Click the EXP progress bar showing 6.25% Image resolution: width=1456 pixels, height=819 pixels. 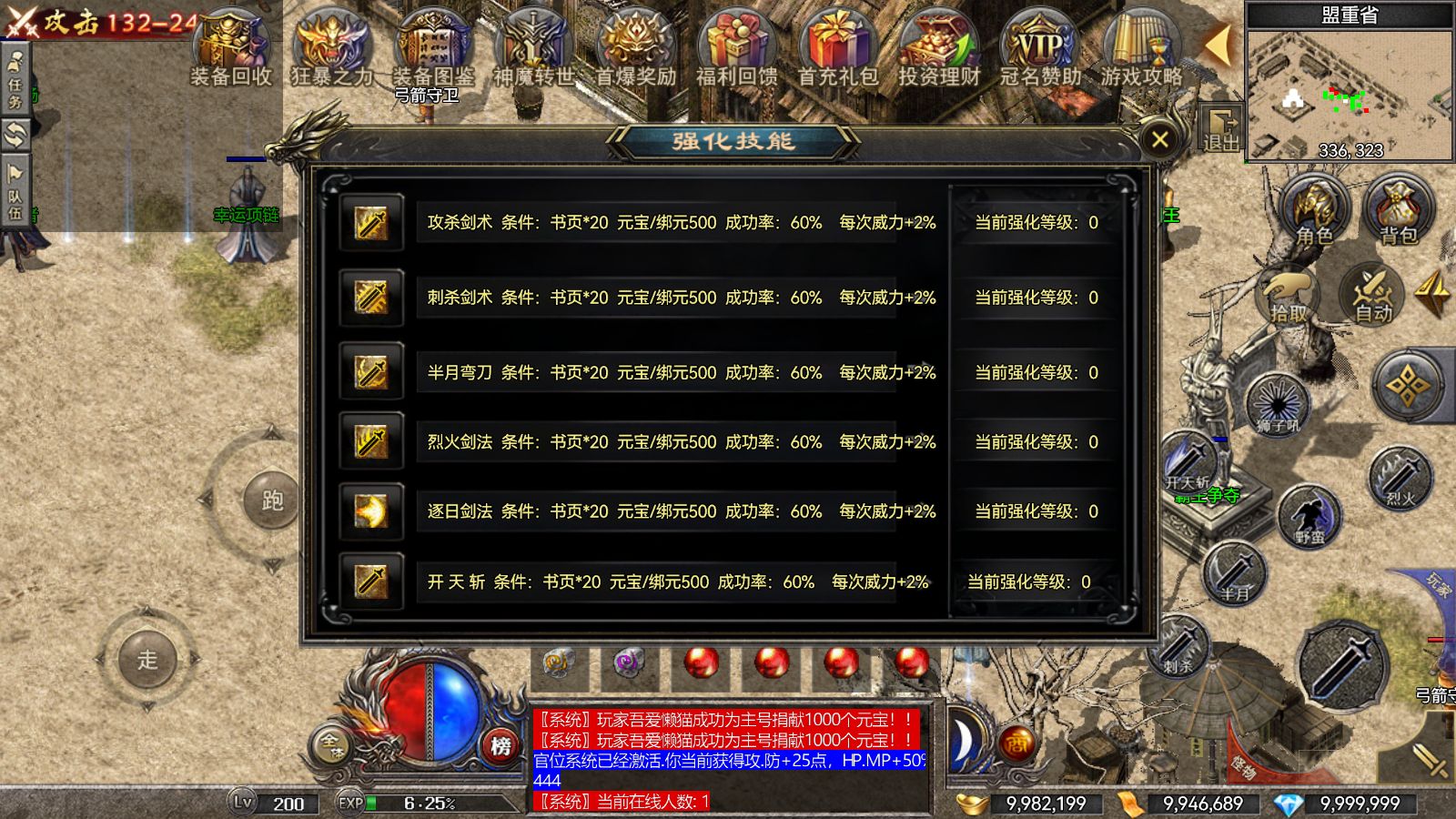coord(419,804)
